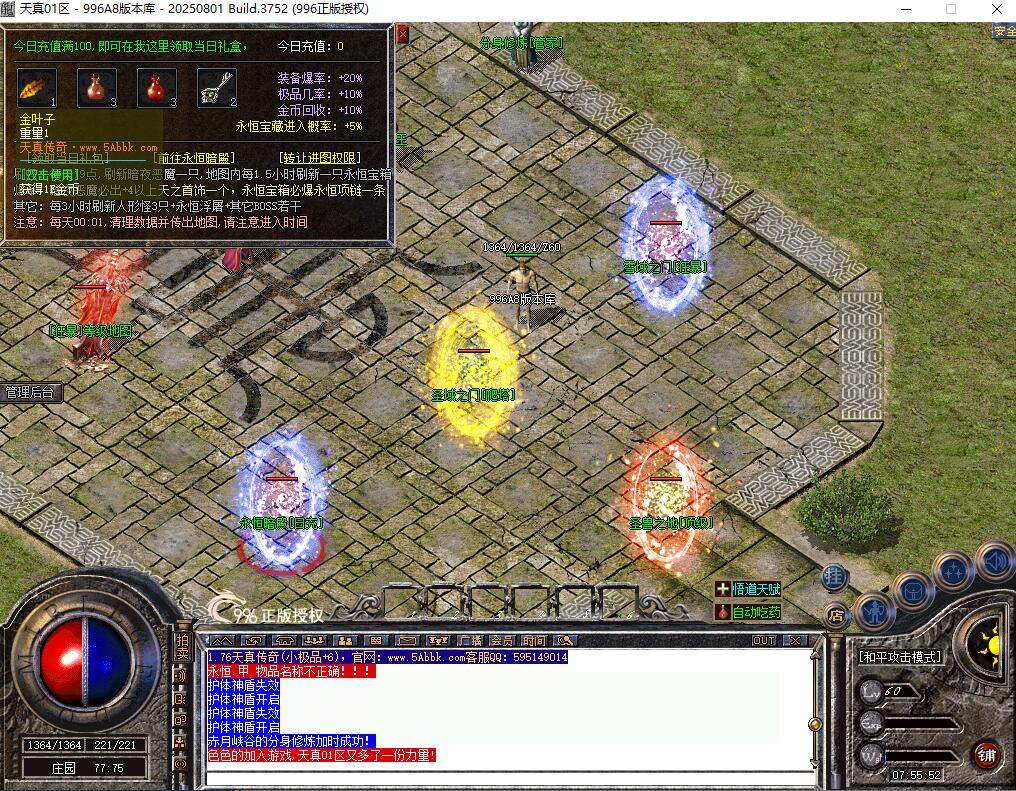
Task: Select the key item reward slot
Action: point(216,88)
